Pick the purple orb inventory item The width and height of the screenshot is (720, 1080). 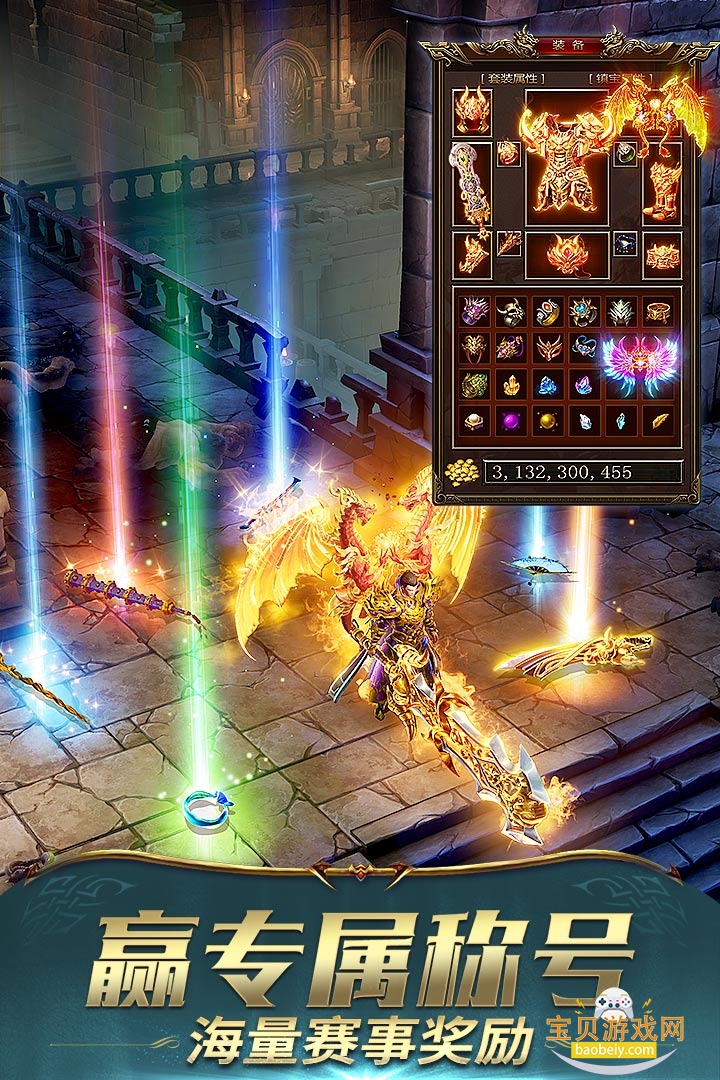511,420
